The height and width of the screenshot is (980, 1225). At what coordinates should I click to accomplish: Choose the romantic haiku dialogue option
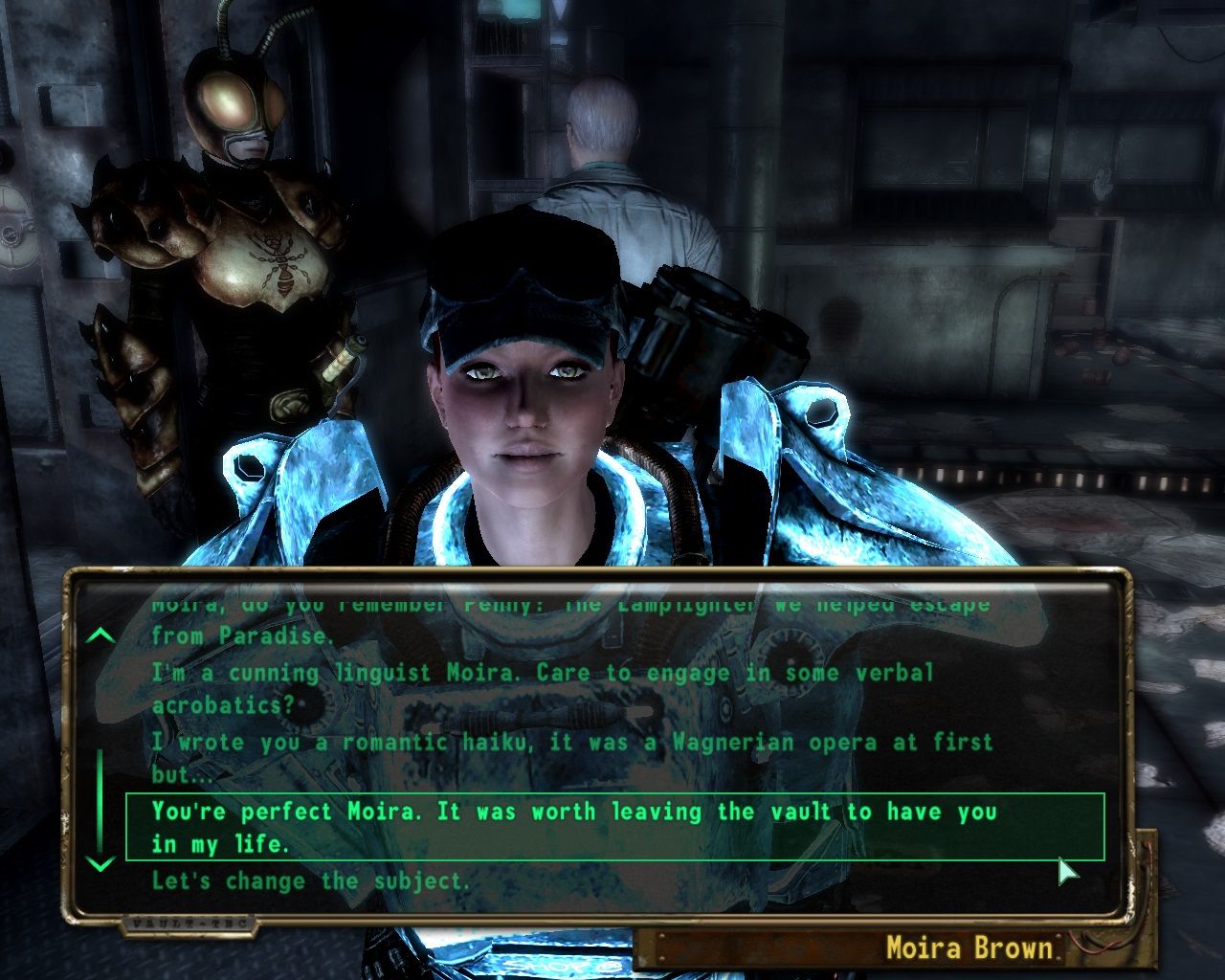569,742
